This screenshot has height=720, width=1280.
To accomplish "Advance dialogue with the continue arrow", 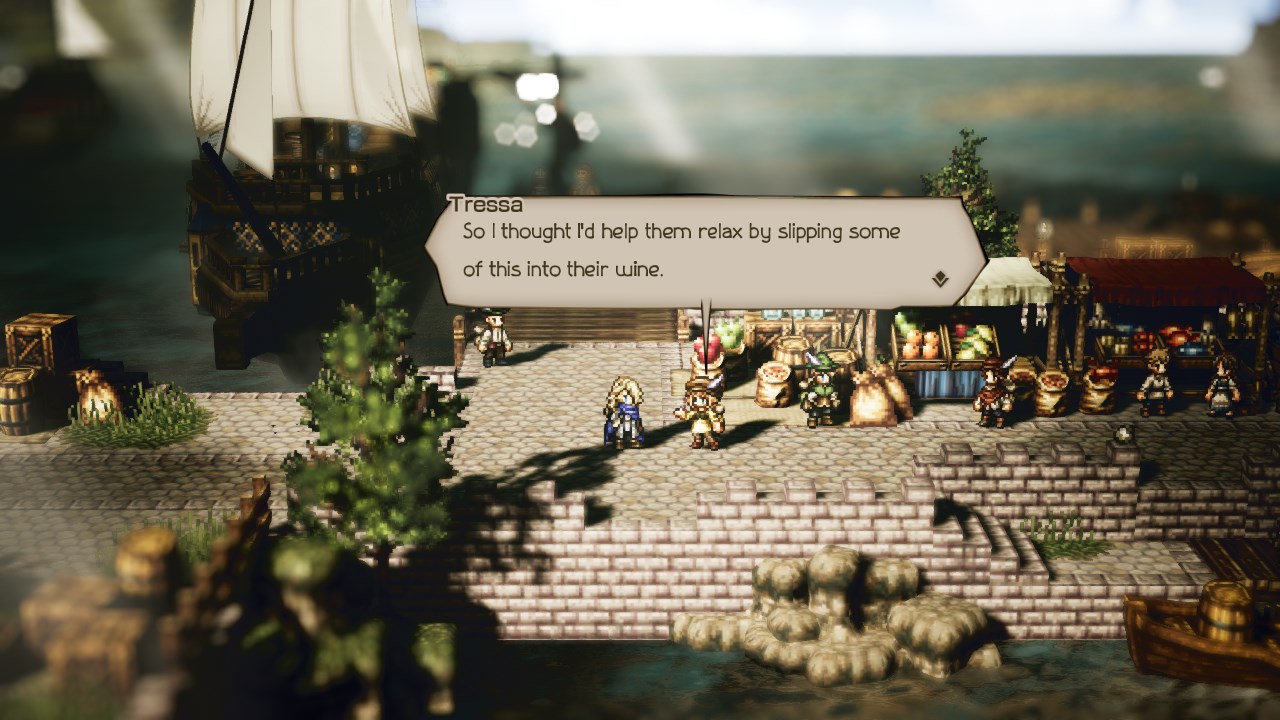I will pyautogui.click(x=940, y=280).
